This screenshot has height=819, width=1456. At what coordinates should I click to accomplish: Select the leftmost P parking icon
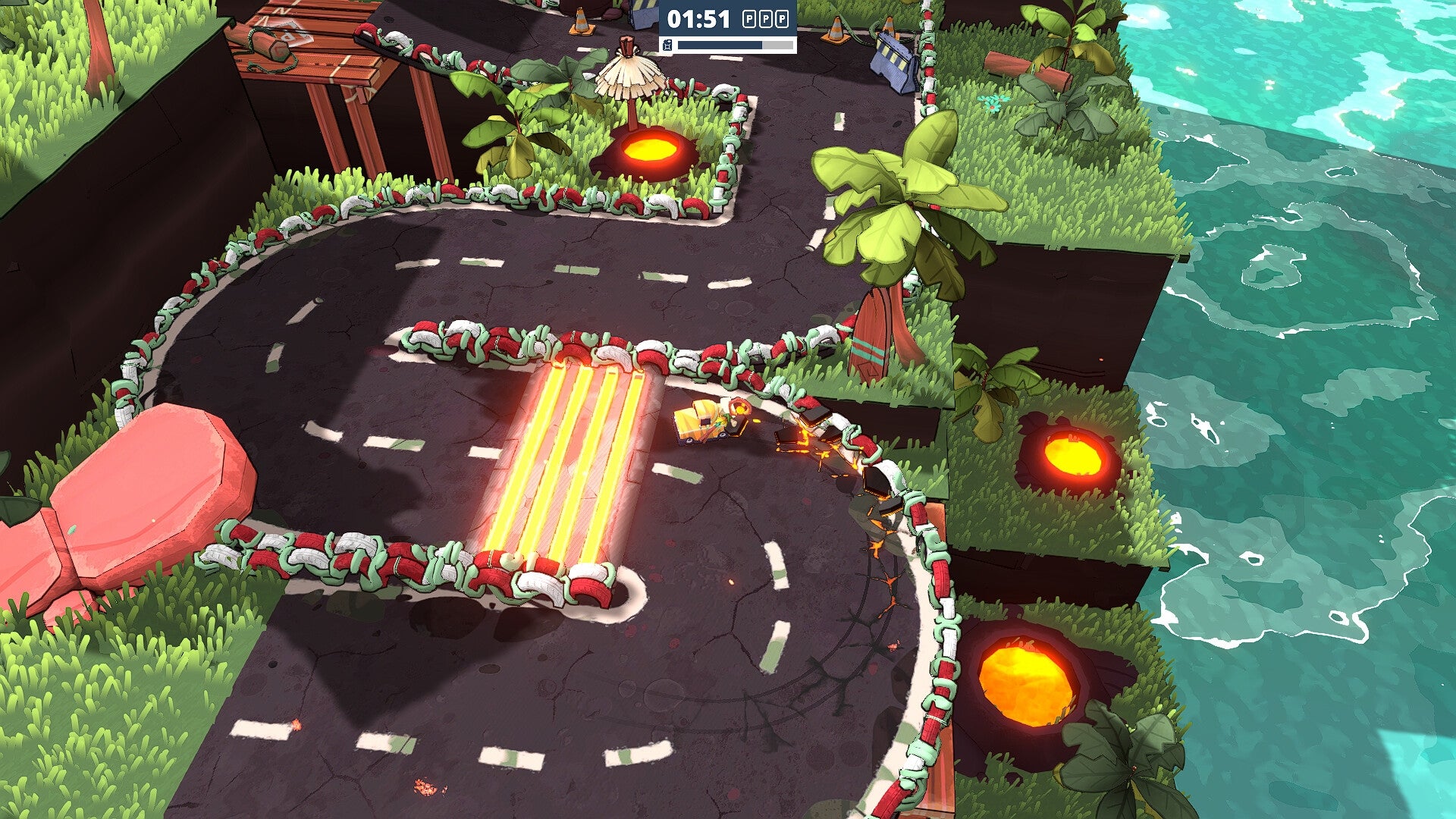pos(749,18)
